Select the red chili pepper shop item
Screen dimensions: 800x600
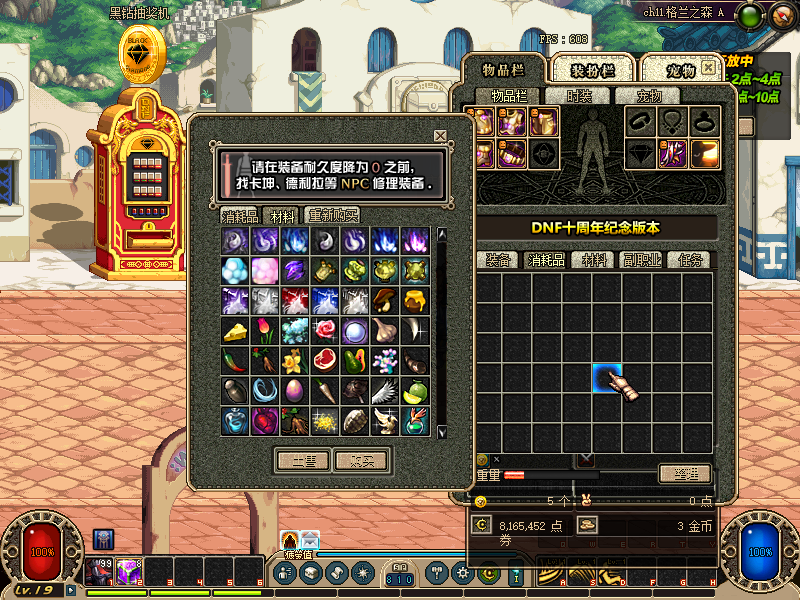[235, 360]
